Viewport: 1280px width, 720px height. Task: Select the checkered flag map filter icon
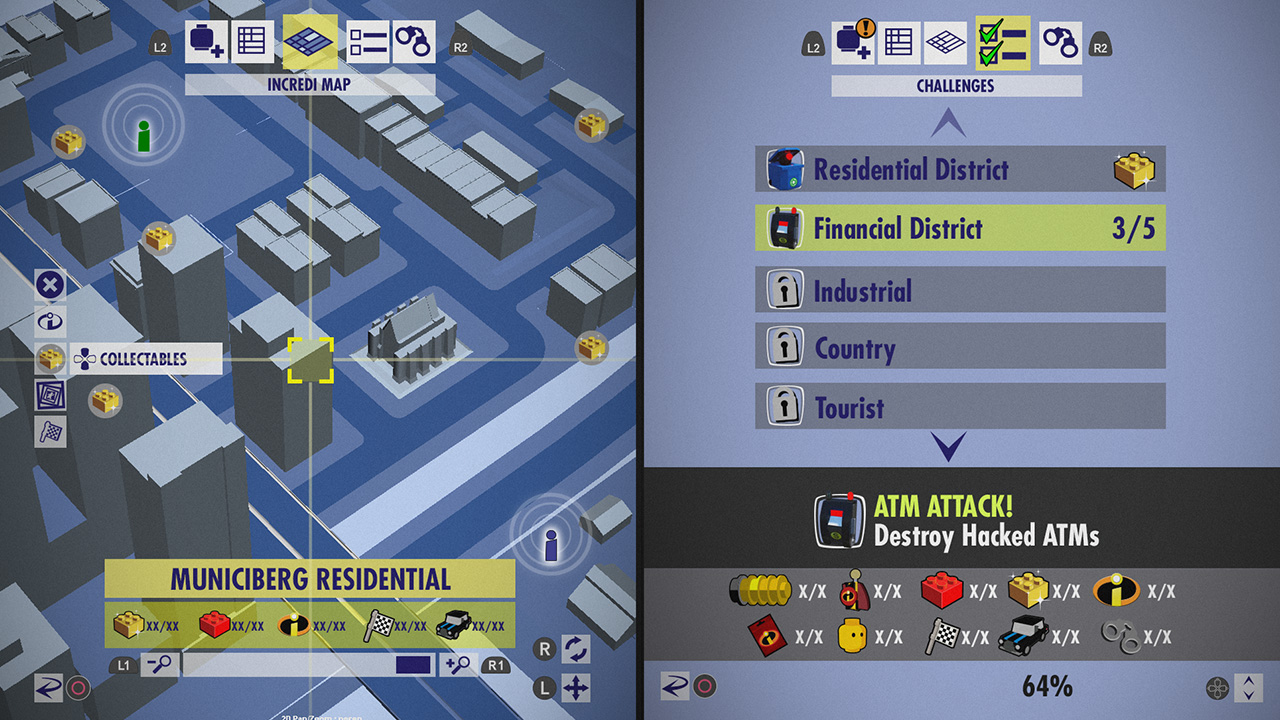tap(50, 431)
